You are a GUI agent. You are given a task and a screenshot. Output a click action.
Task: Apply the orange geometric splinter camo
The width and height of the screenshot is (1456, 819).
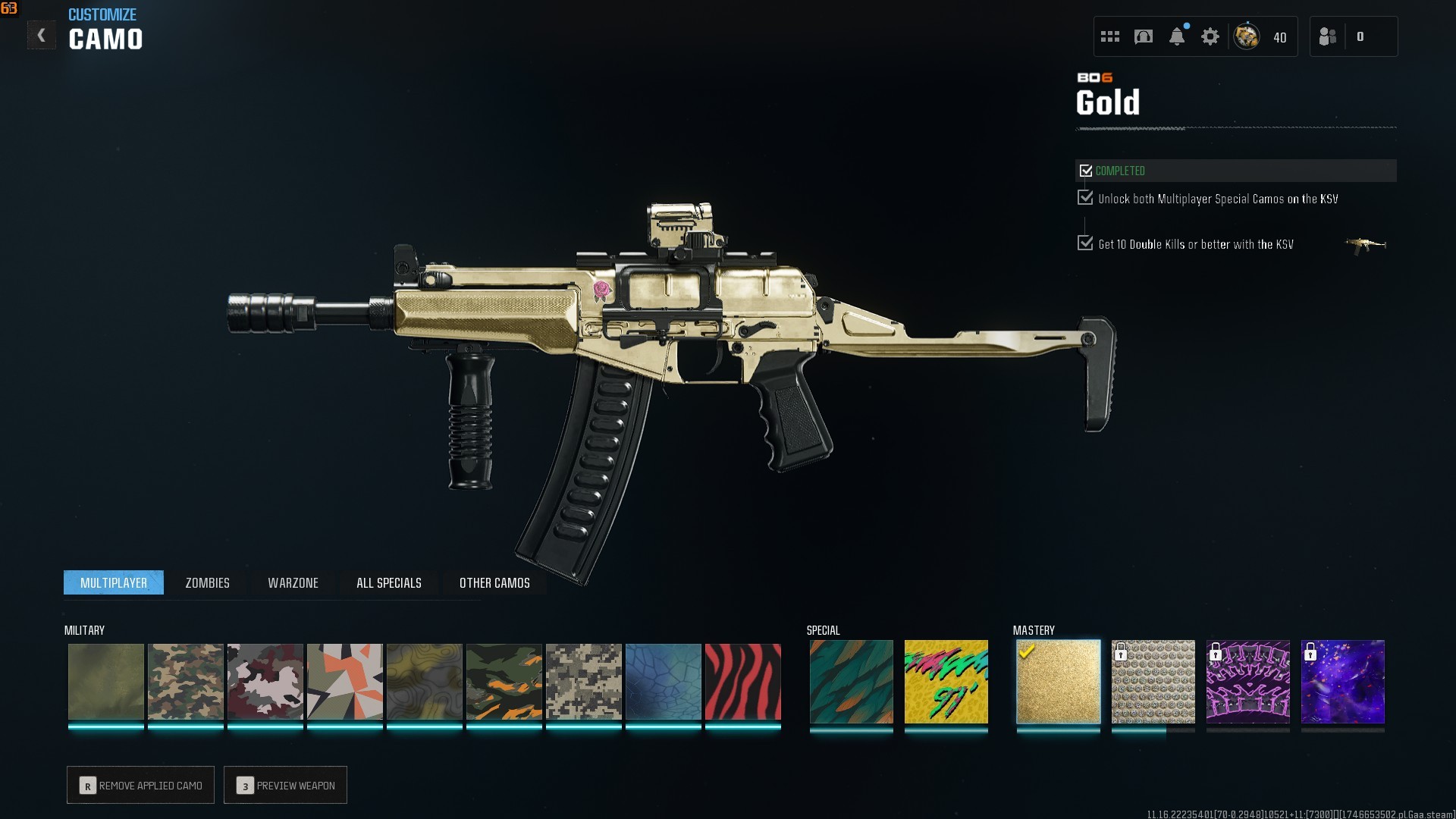pyautogui.click(x=344, y=682)
